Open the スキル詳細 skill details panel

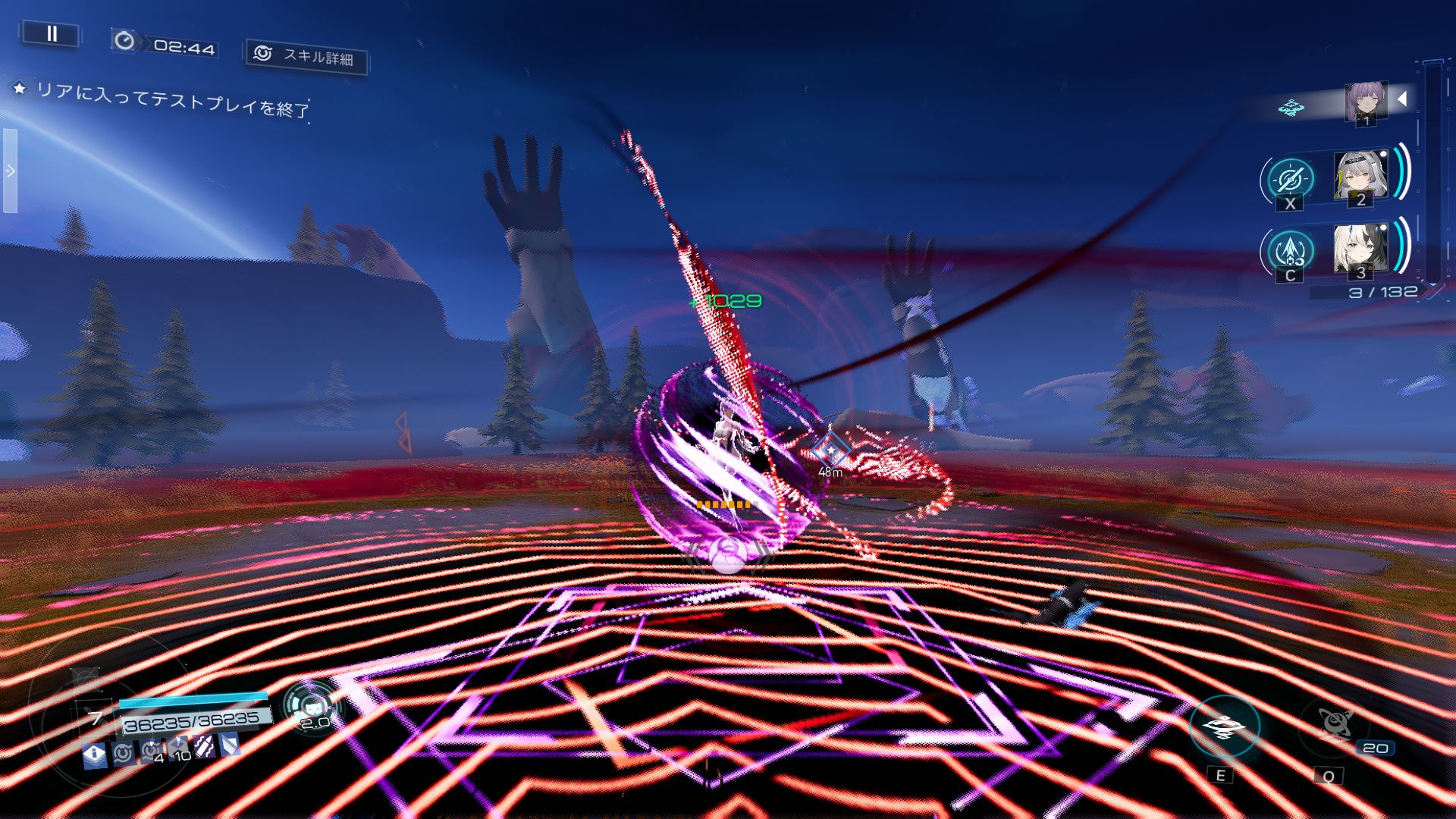[306, 56]
